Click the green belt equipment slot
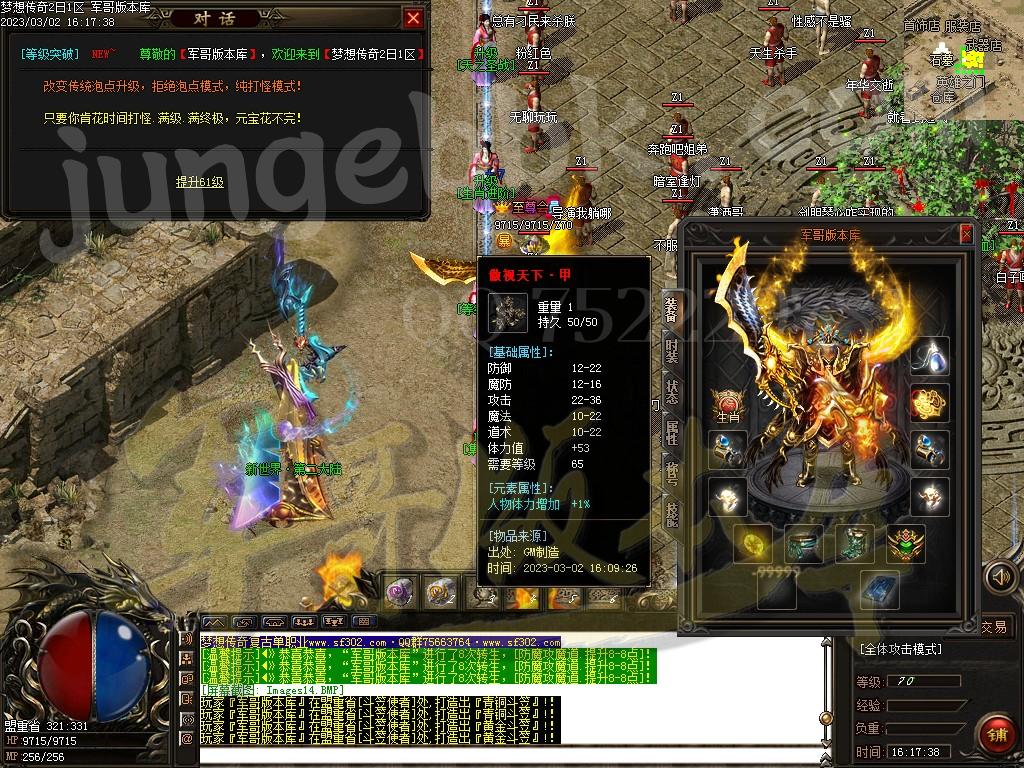The width and height of the screenshot is (1024, 768). click(804, 544)
